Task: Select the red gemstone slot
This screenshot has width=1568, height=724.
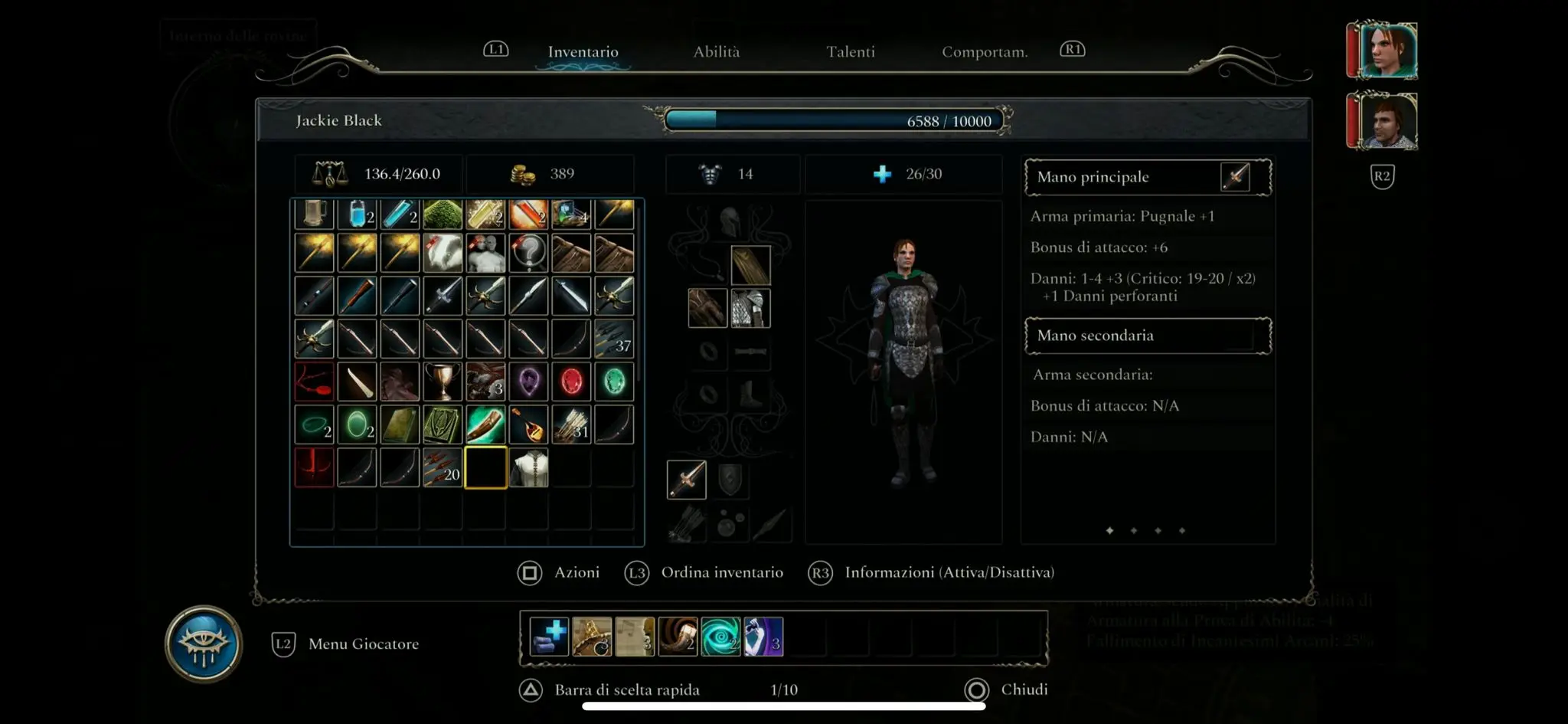Action: pos(571,382)
